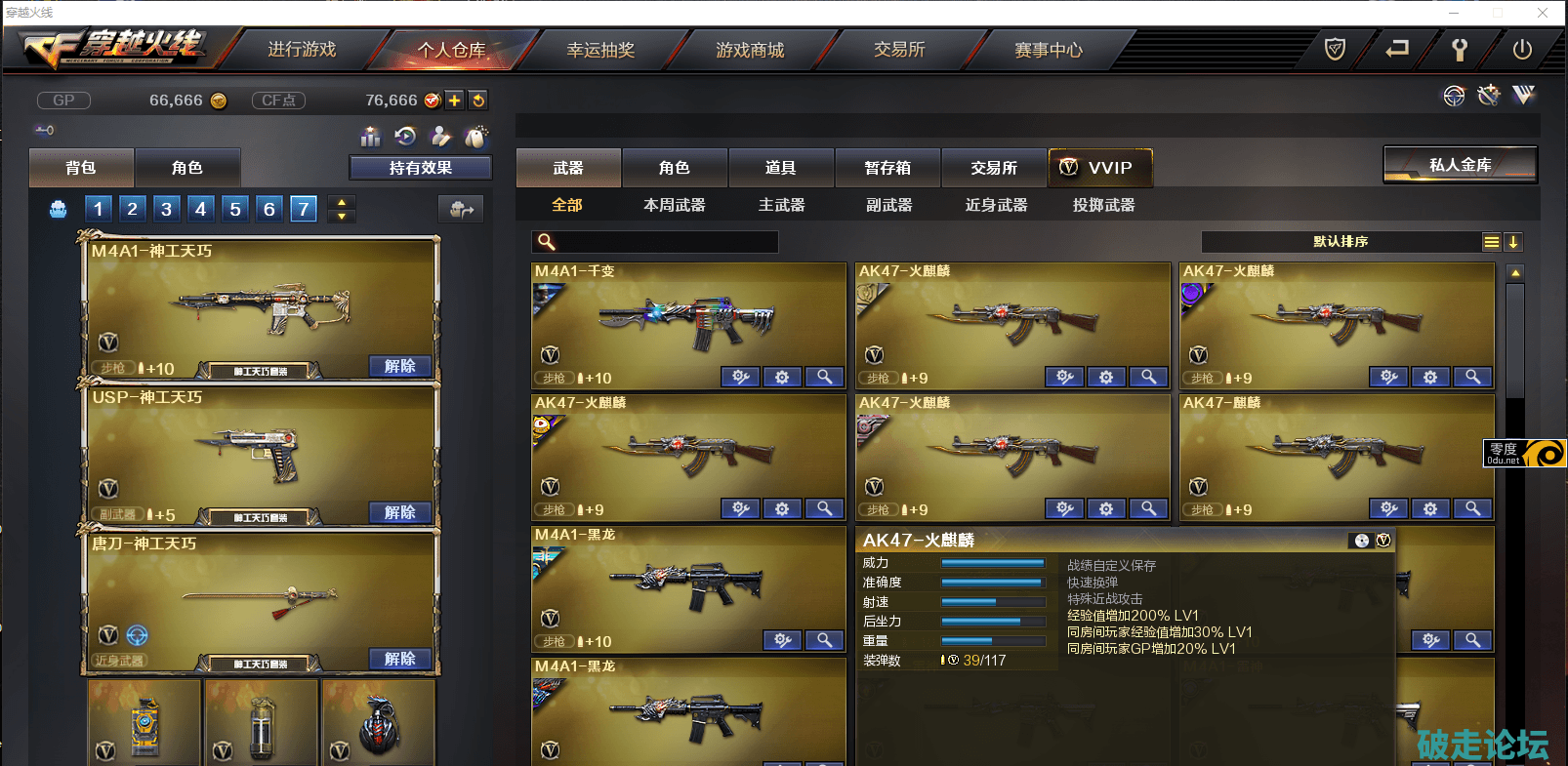Filter by 主武器 primary weapons
Image resolution: width=1568 pixels, height=766 pixels.
782,205
